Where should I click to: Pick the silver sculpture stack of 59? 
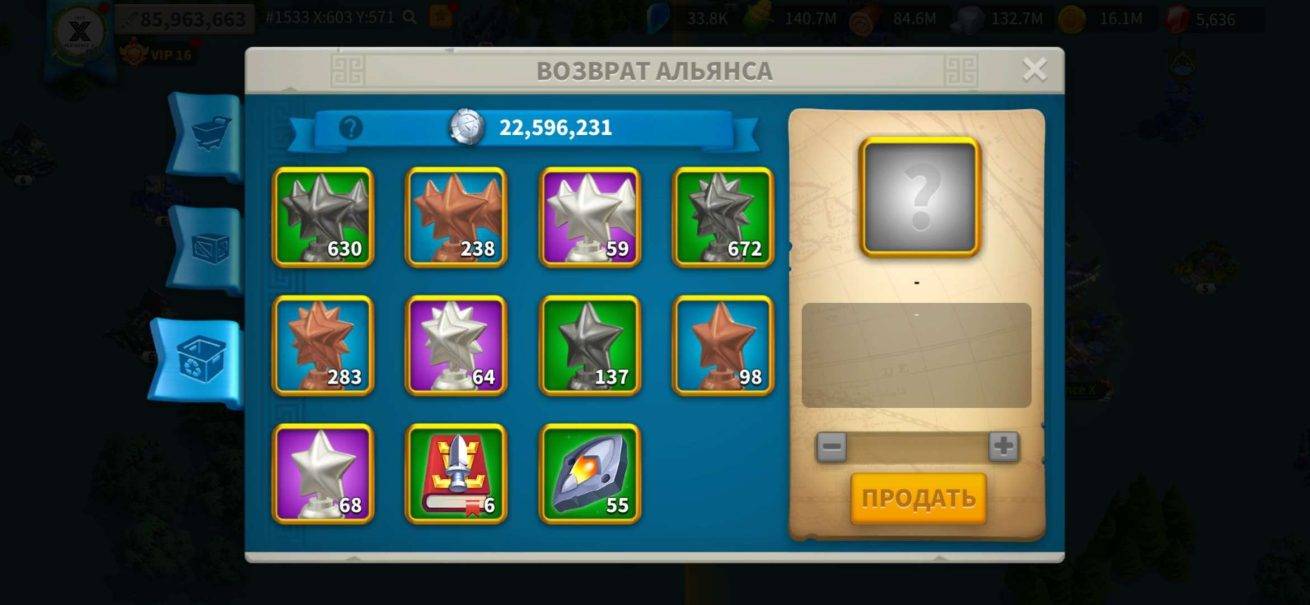point(590,217)
